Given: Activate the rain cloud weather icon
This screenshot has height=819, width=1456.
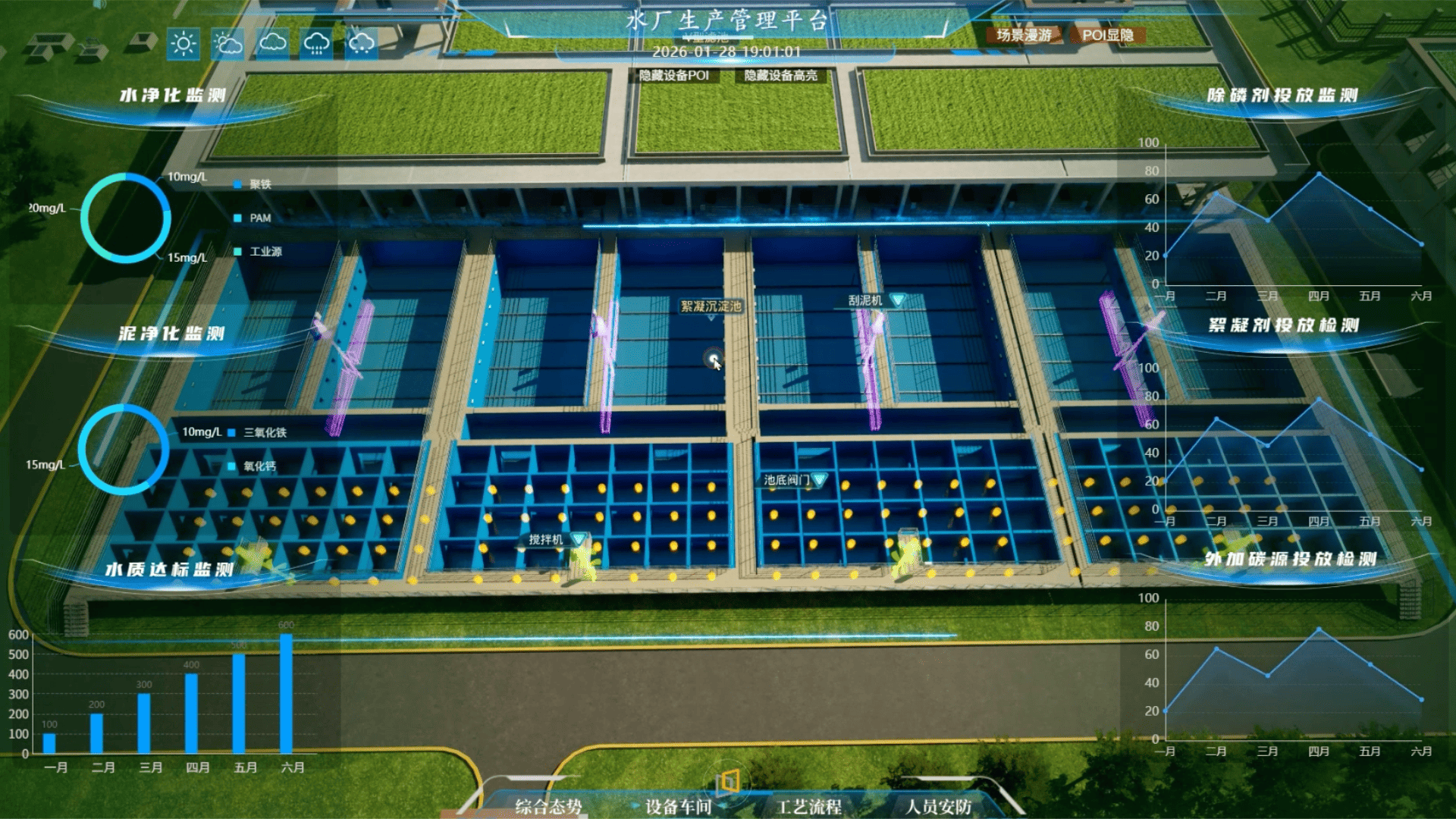Looking at the screenshot, I should (316, 44).
